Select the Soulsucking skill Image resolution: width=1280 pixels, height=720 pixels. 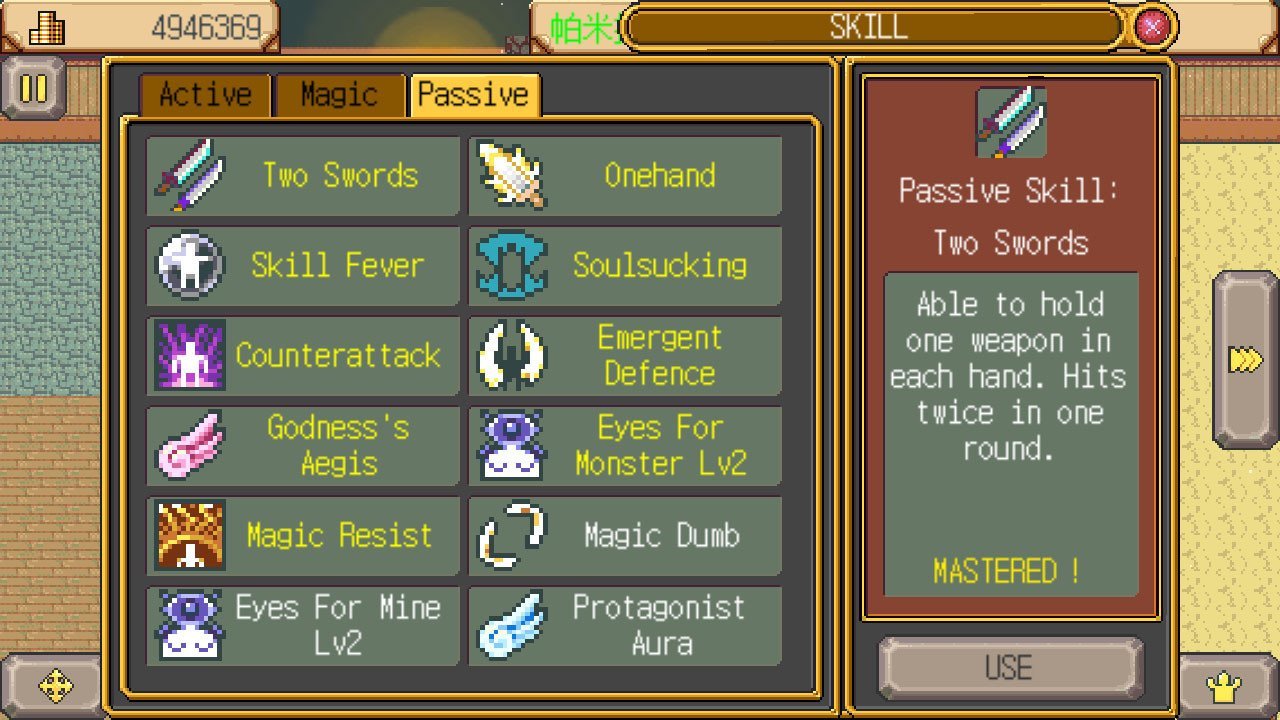pyautogui.click(x=625, y=266)
